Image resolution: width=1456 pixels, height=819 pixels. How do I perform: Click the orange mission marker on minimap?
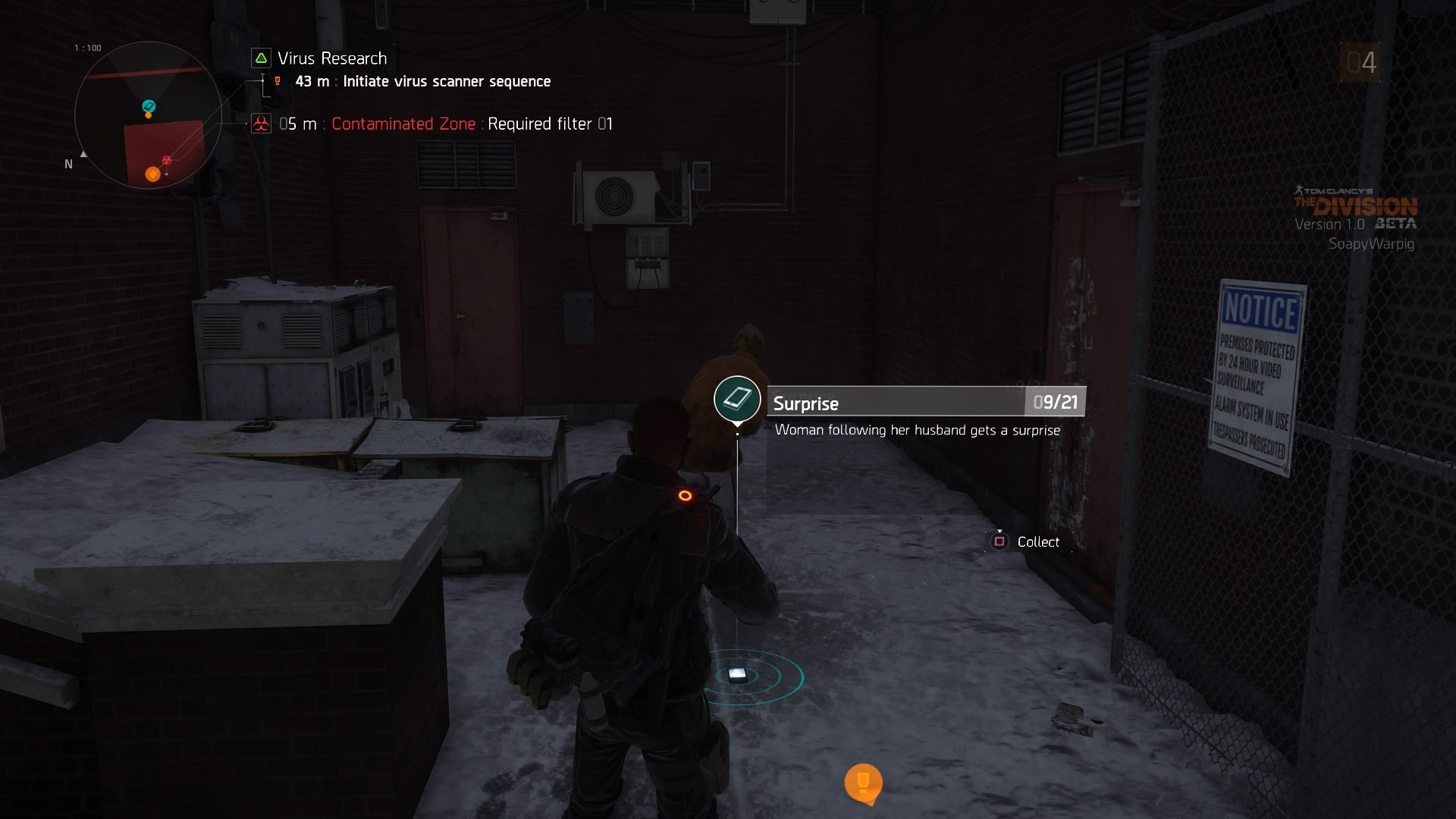point(152,174)
